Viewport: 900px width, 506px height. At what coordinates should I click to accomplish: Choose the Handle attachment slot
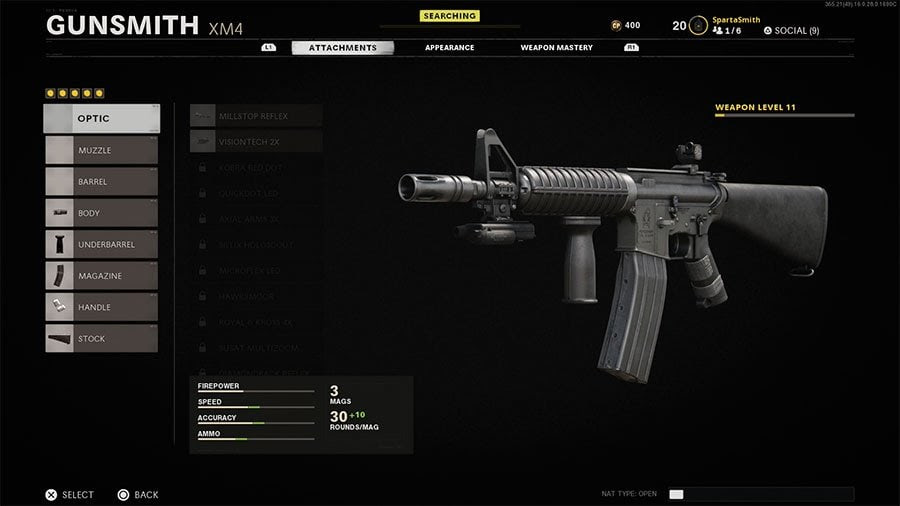[101, 307]
